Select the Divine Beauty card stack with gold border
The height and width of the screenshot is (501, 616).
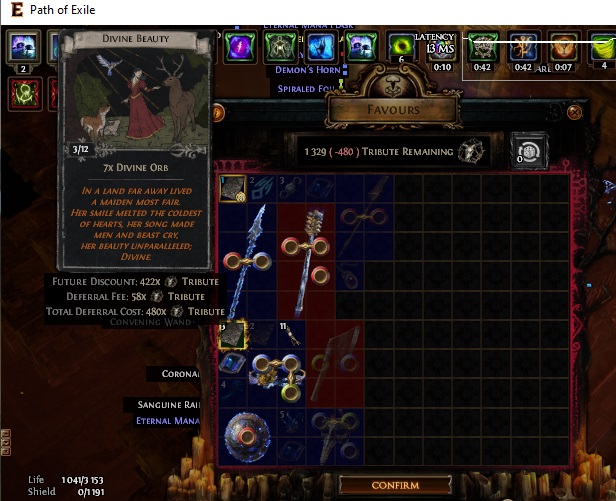(x=232, y=335)
